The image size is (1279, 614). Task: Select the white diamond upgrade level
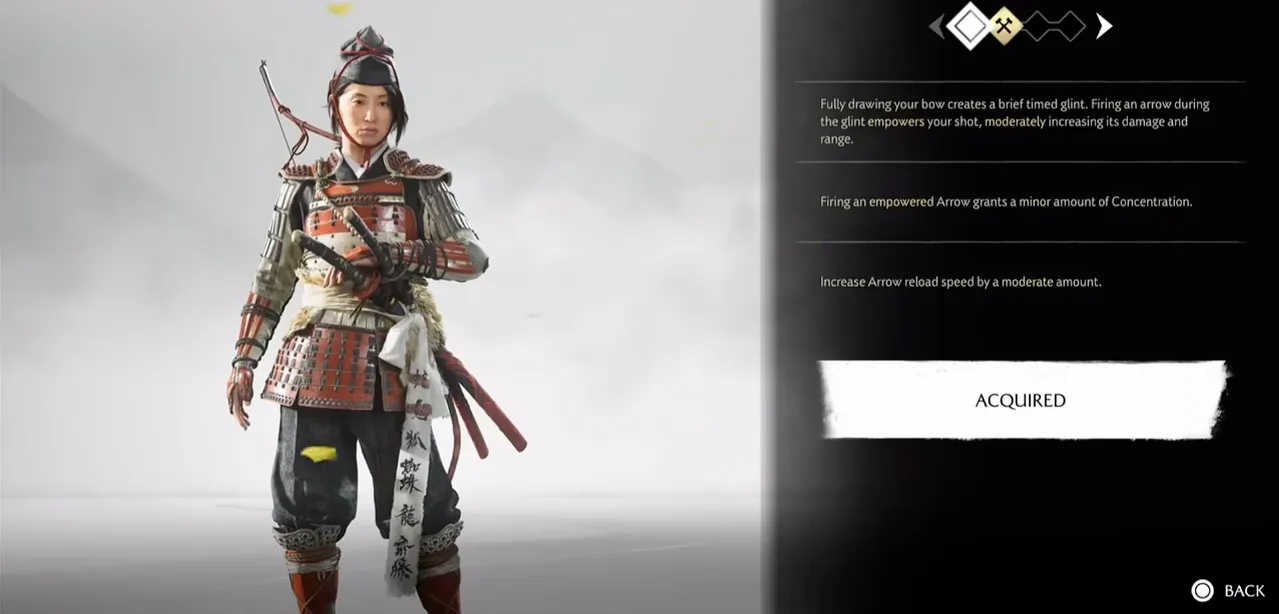click(x=968, y=26)
